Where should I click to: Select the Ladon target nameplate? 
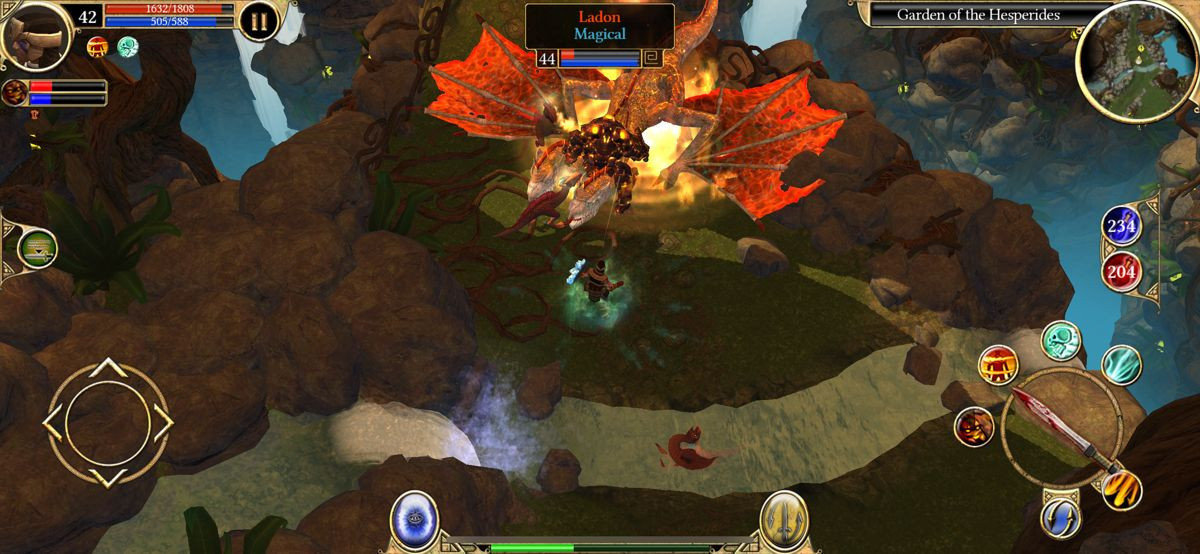tap(600, 25)
